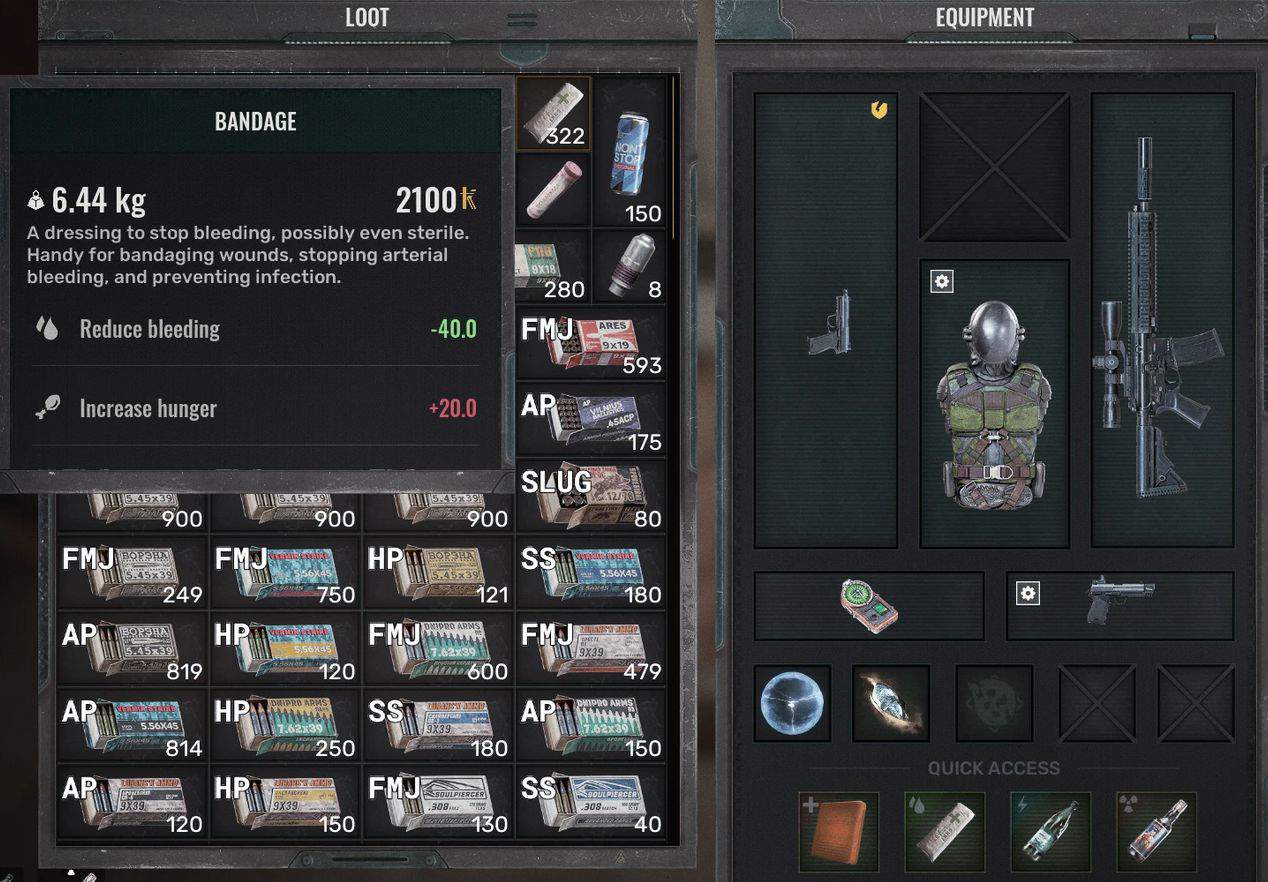Select the bandage stack of 322
1268x882 pixels.
553,114
